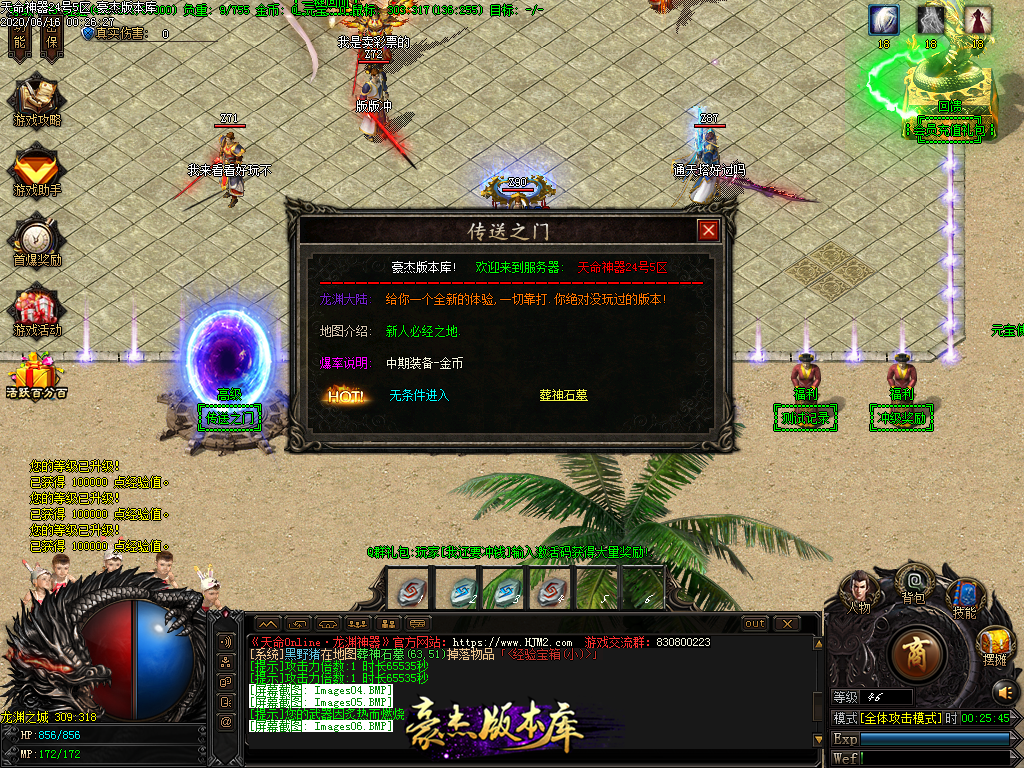
Task: Open the 游戏活动 events icon
Action: coord(37,310)
